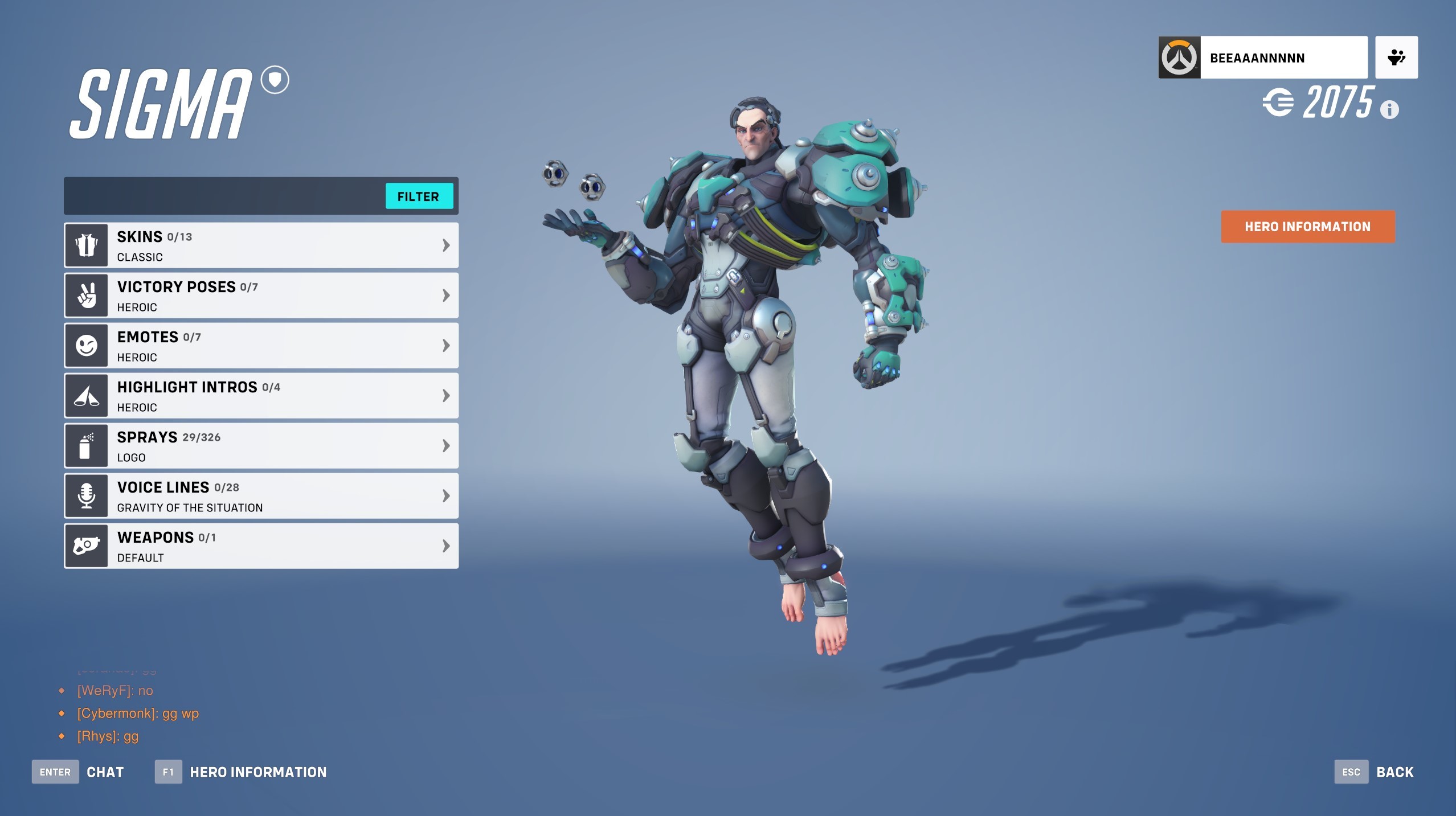Click the Victory Poses peace-sign icon
Screen dimensions: 1456x816
pyautogui.click(x=86, y=295)
